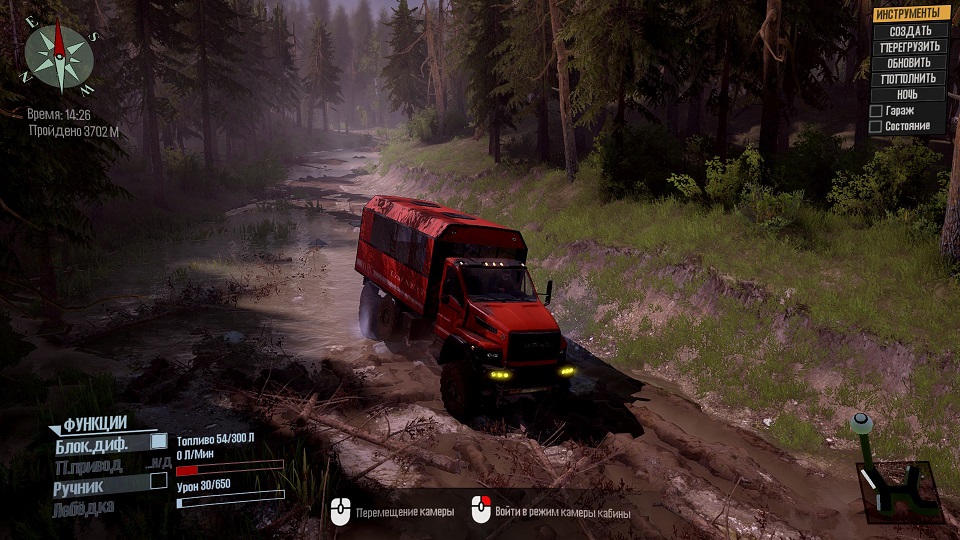Expand the Функции functions panel header

coord(94,423)
